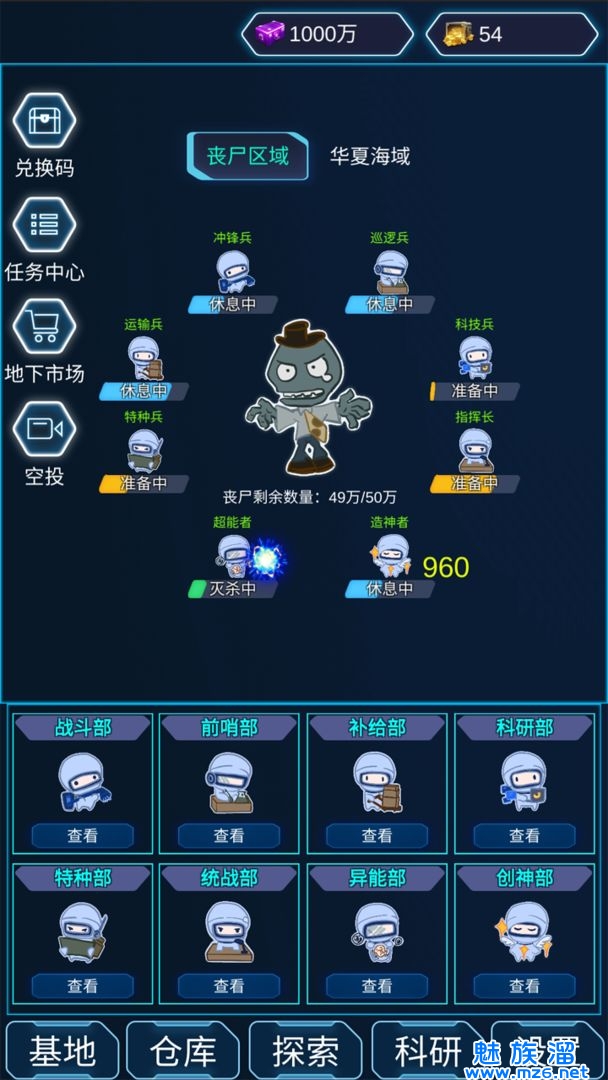Go to the 基地 base tab

click(x=62, y=1051)
